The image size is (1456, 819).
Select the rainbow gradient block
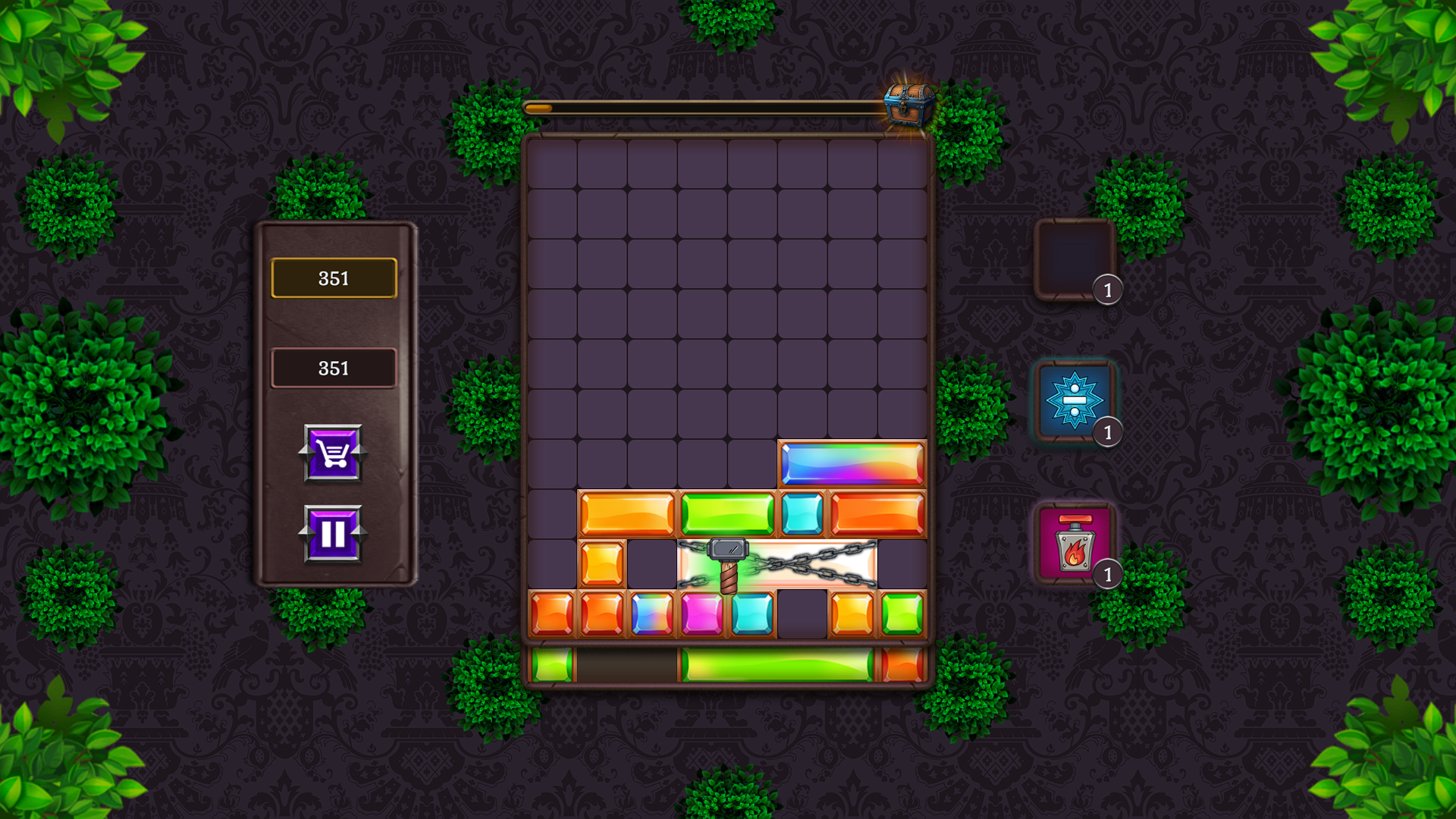pos(852,462)
